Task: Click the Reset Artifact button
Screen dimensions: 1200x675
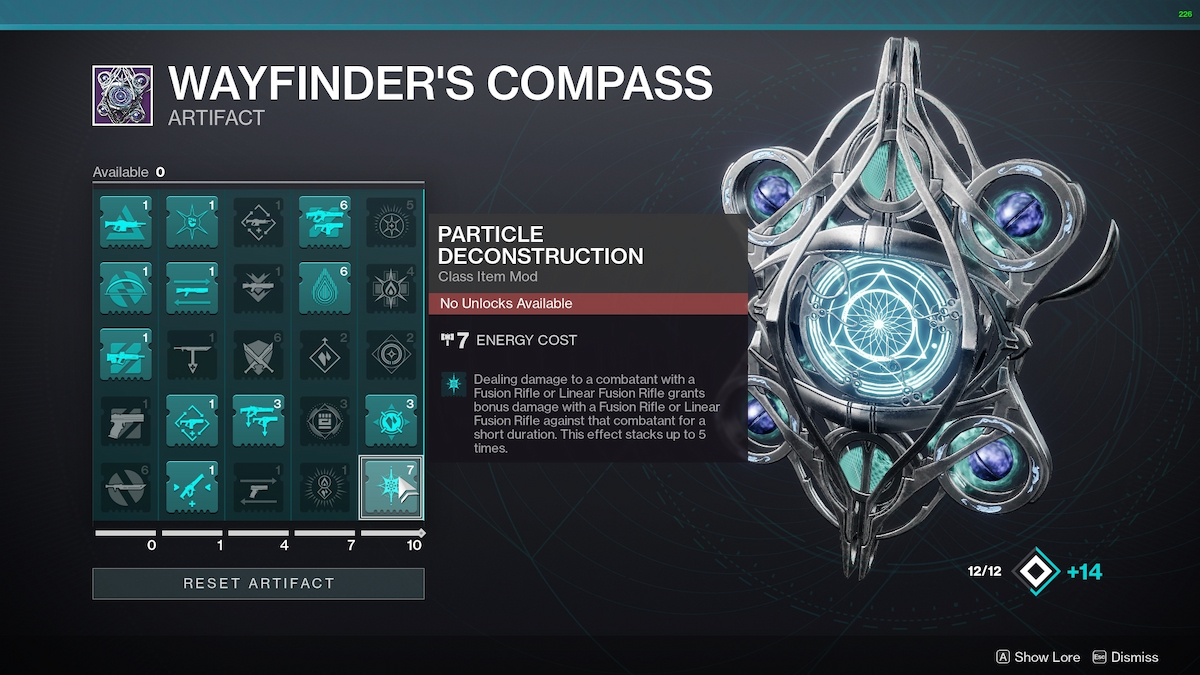Action: [x=258, y=583]
